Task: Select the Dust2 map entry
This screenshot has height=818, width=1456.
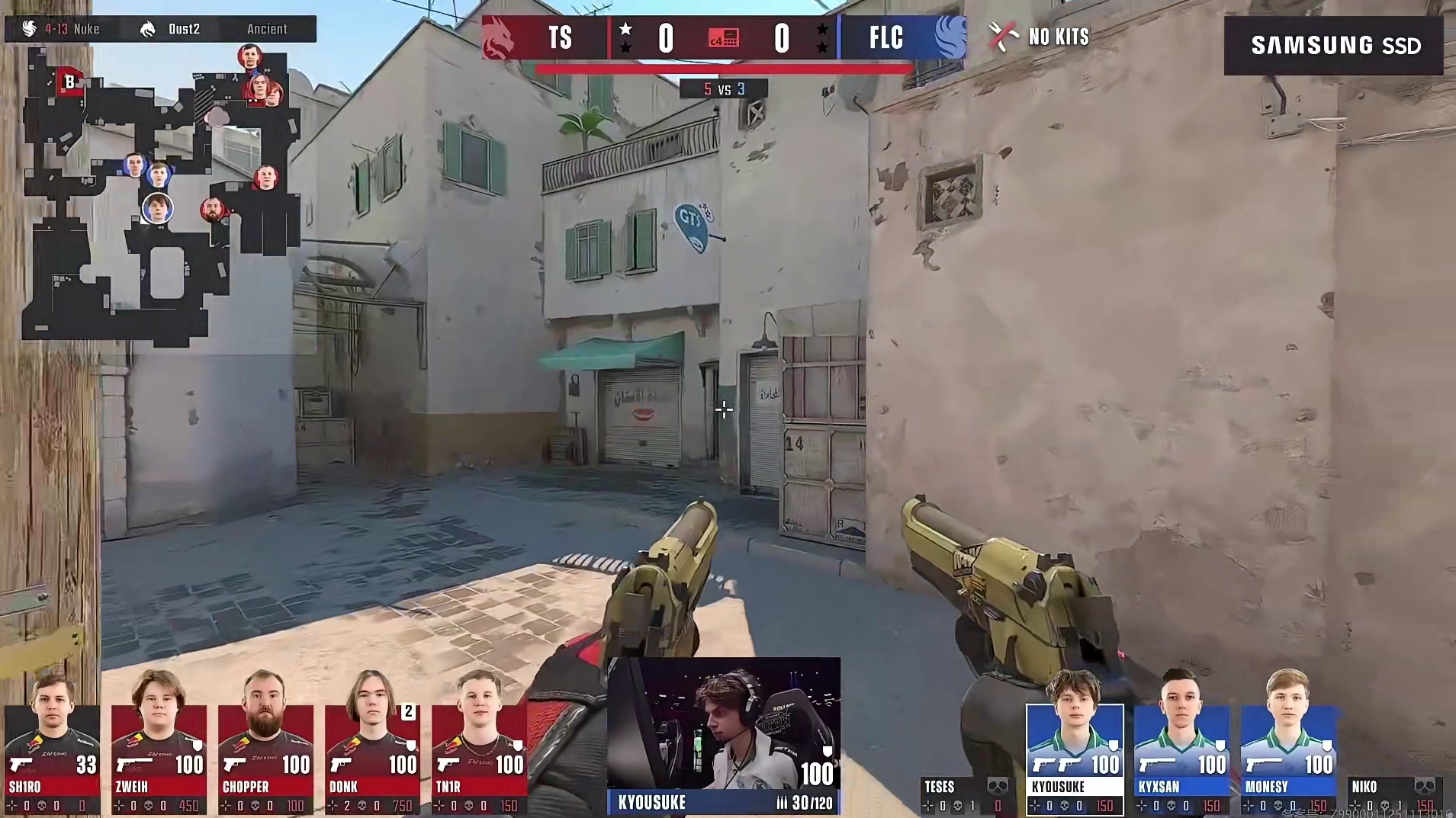Action: click(171, 29)
